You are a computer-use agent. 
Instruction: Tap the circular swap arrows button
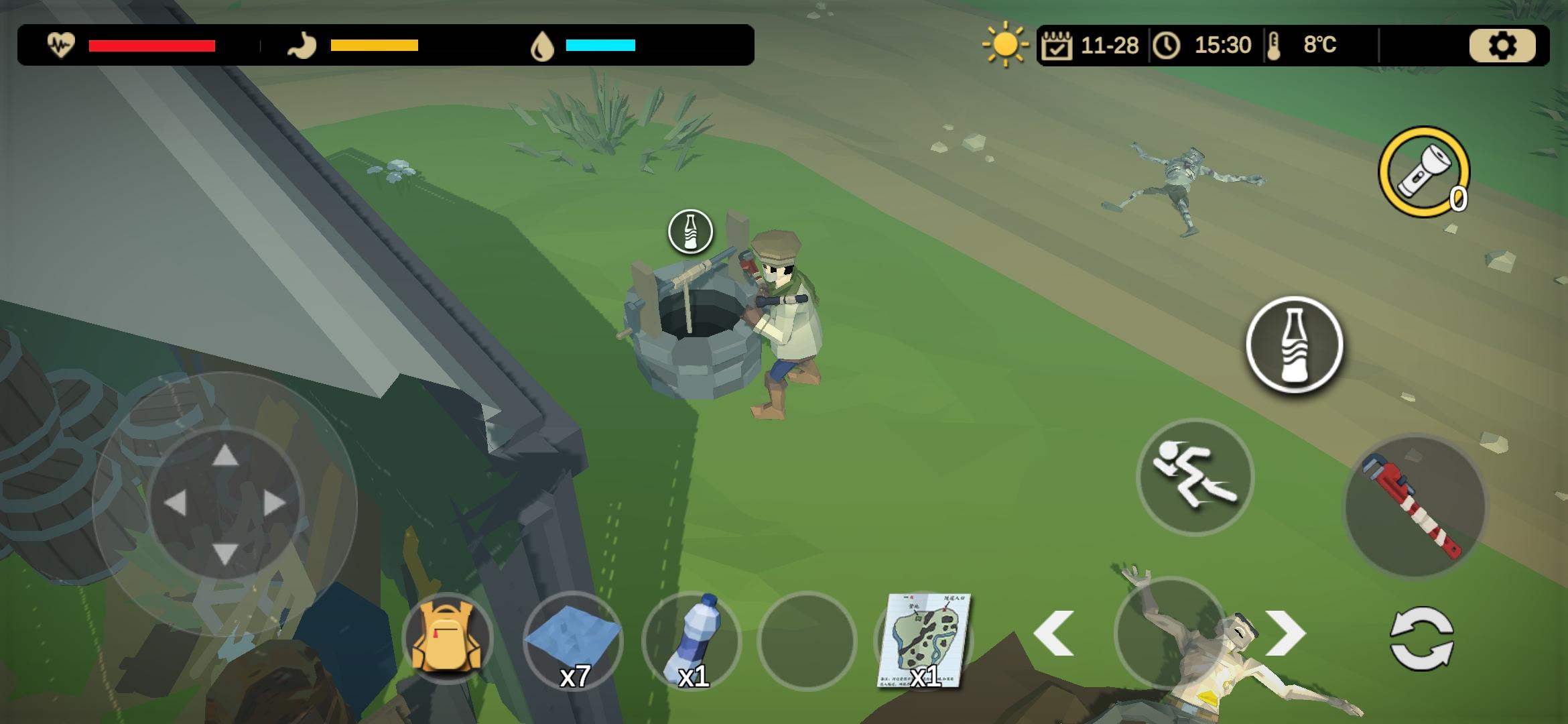point(1422,638)
